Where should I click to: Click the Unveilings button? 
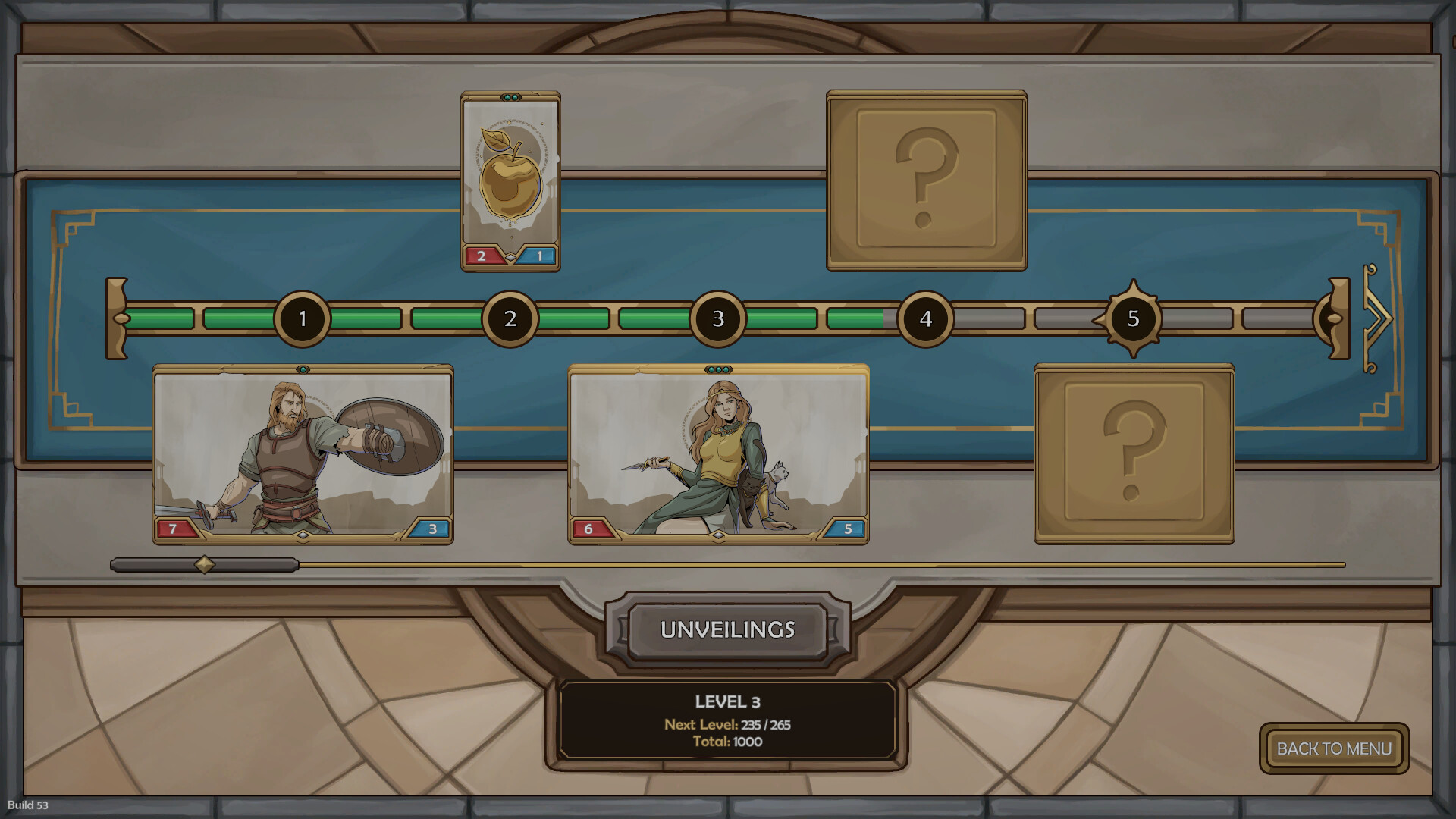point(727,629)
